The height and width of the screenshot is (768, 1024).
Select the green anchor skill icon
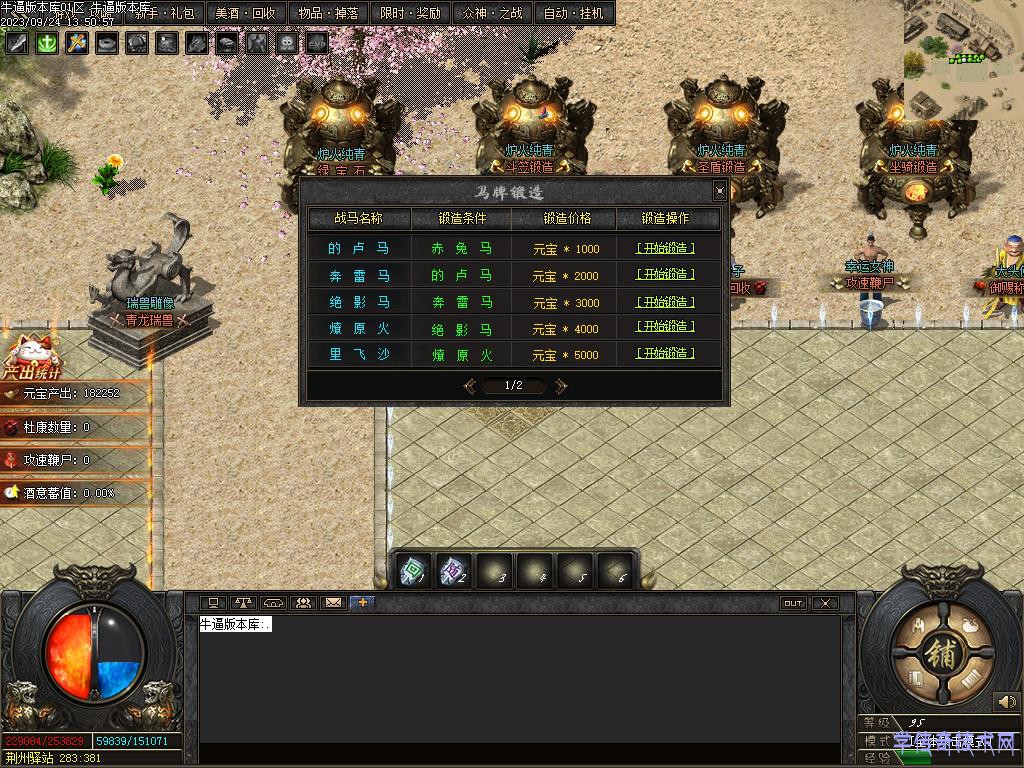(47, 43)
